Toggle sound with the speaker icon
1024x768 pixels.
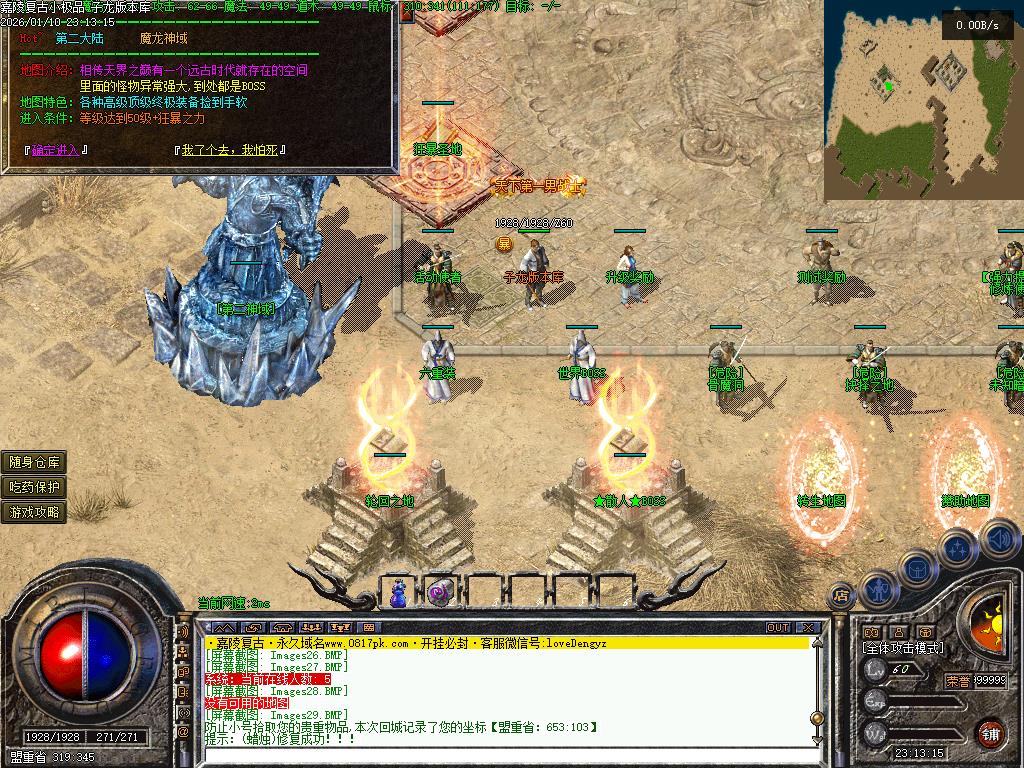click(997, 537)
